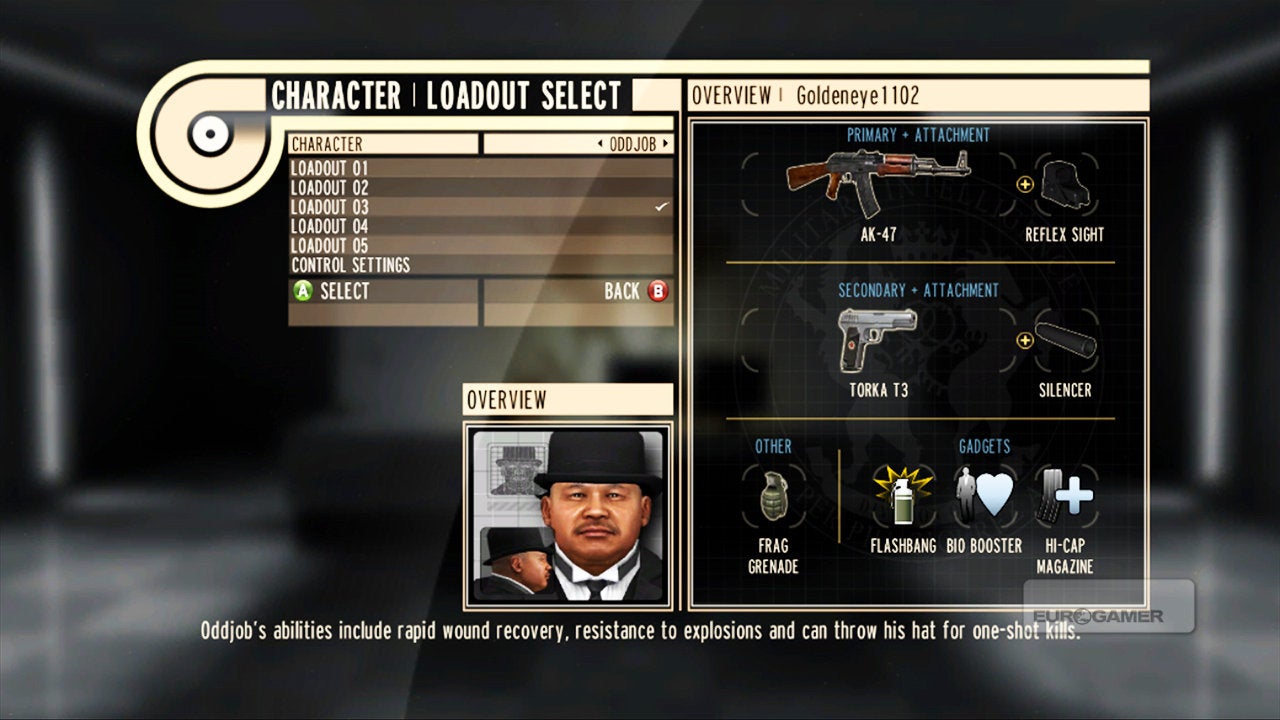Select the Torka T3 pistol
Screen dimensions: 1280x720
tap(878, 340)
